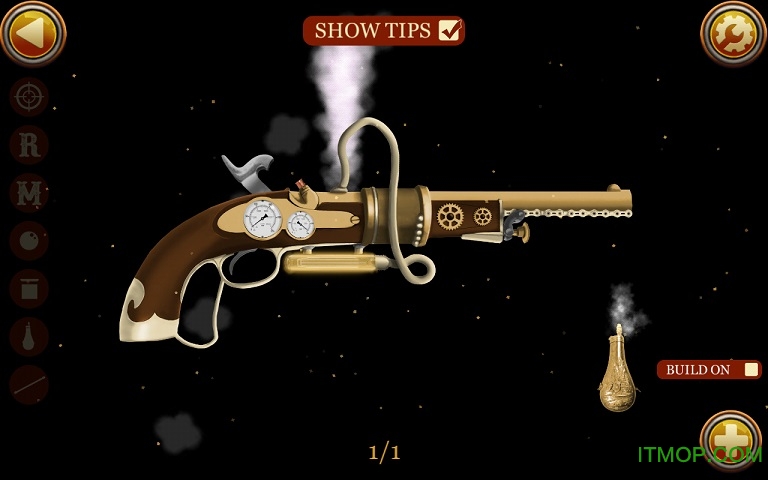
Task: Toggle the Build On switch
Action: coord(750,370)
